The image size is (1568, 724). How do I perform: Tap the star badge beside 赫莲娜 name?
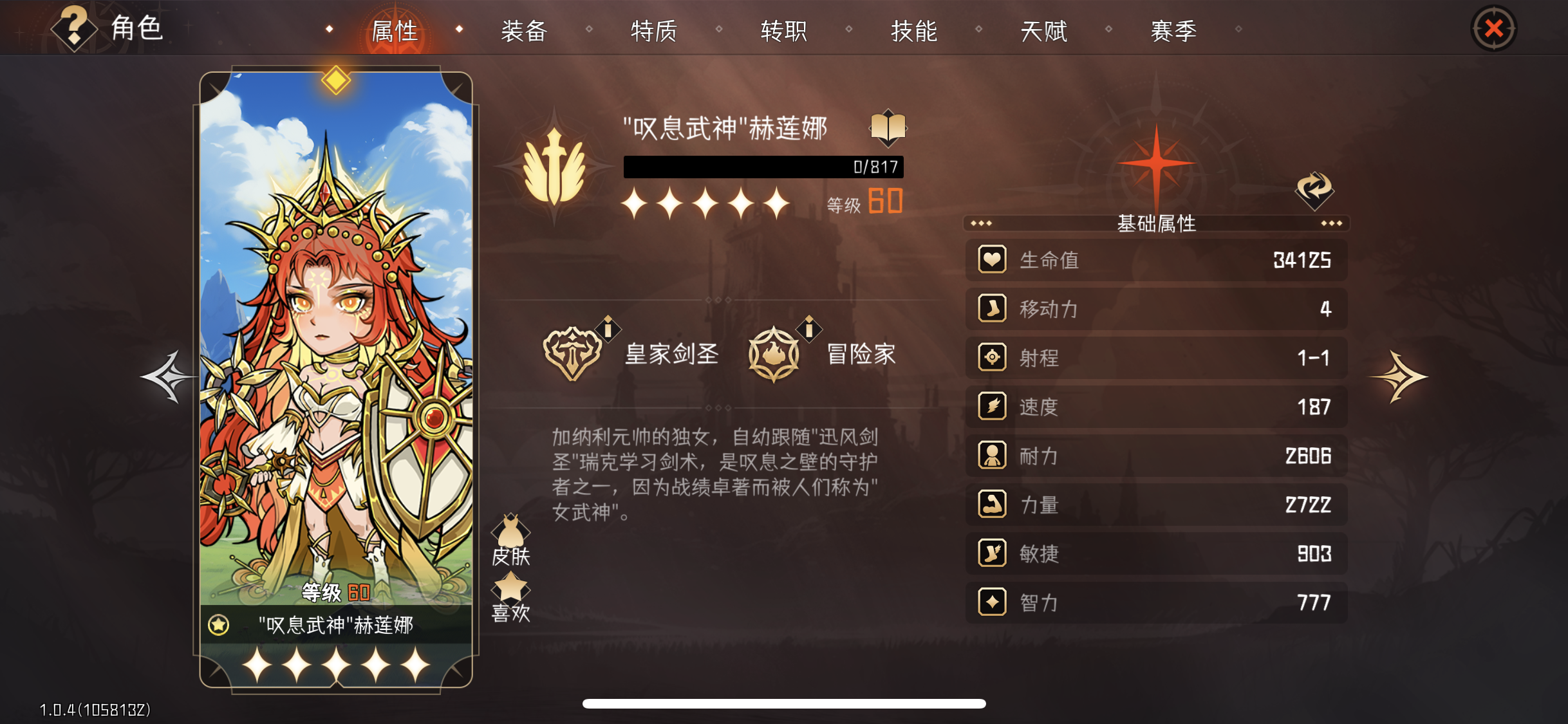tap(218, 624)
